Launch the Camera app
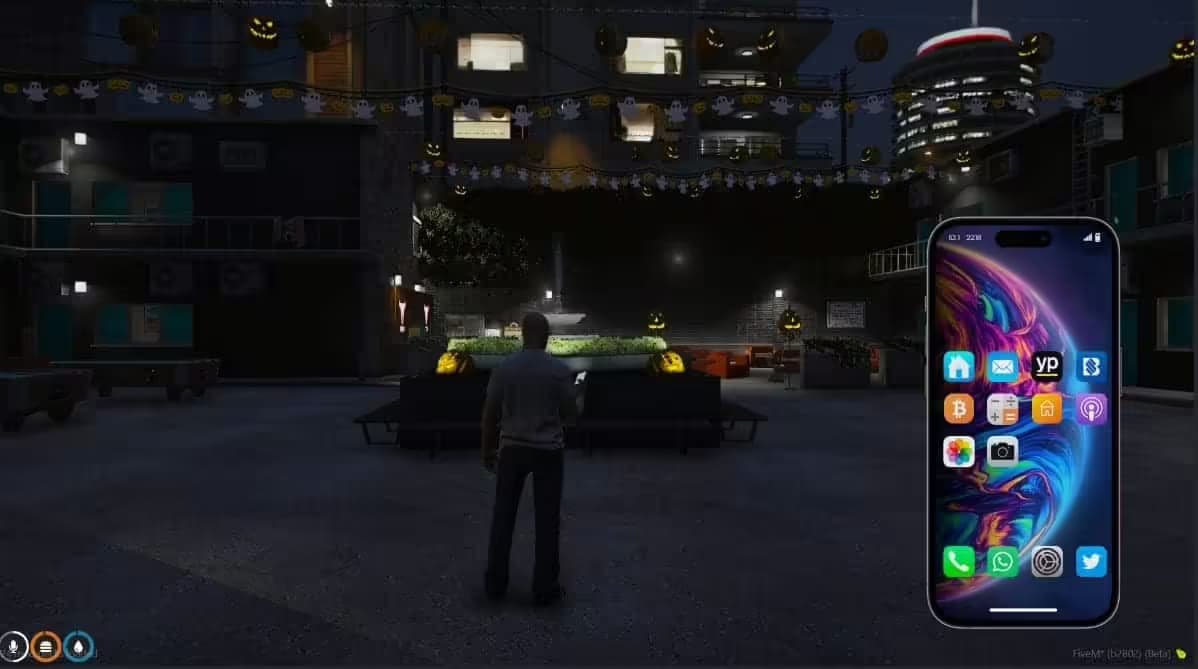The width and height of the screenshot is (1198, 669). point(1002,452)
